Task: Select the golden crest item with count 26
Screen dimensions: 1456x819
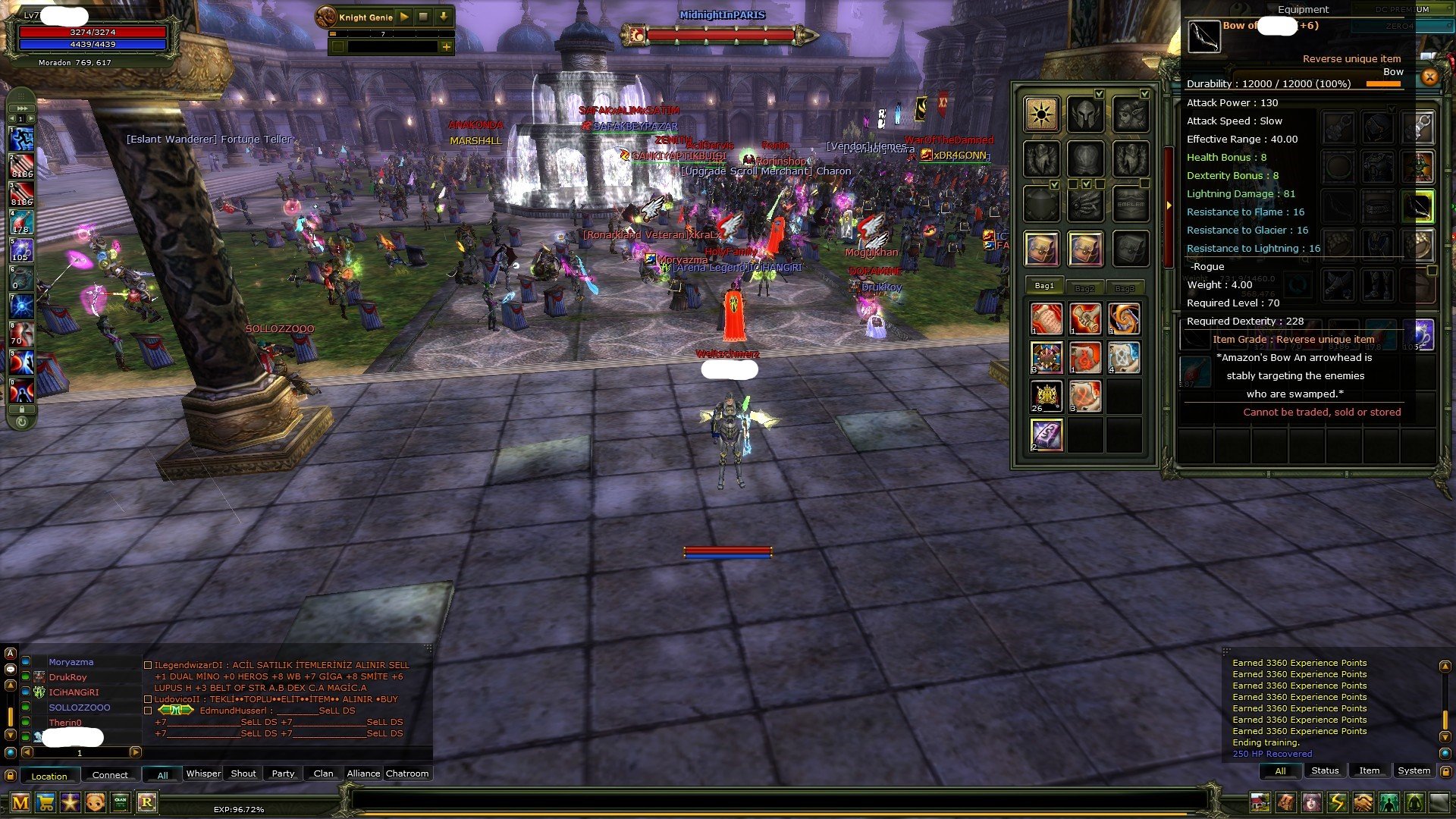Action: tap(1046, 396)
